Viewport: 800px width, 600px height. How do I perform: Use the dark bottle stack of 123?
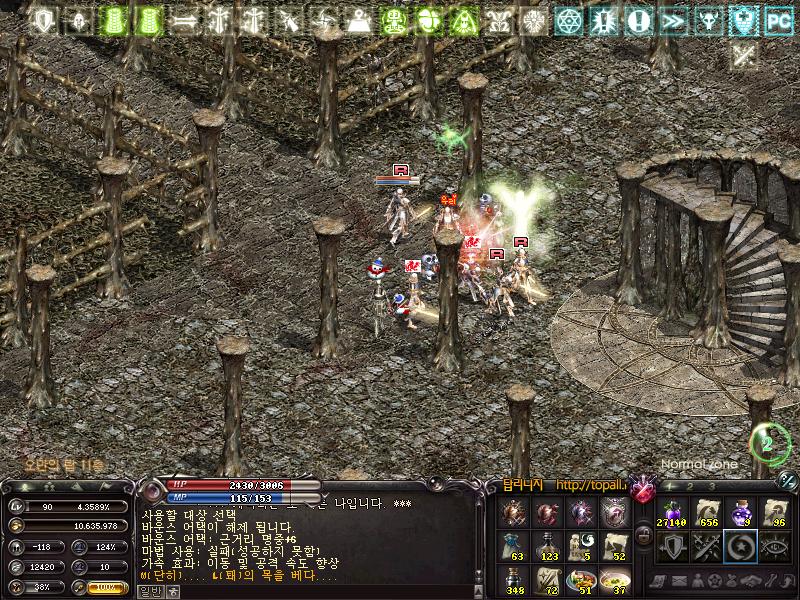(x=547, y=545)
